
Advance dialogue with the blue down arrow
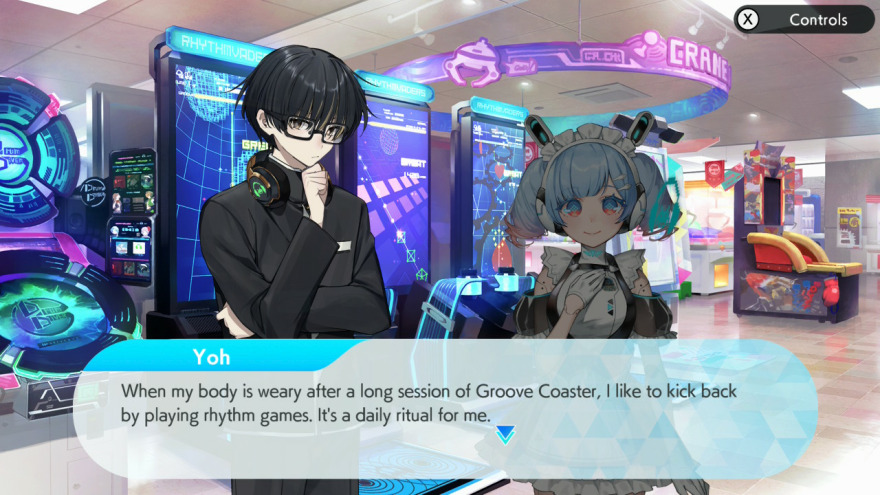point(505,434)
